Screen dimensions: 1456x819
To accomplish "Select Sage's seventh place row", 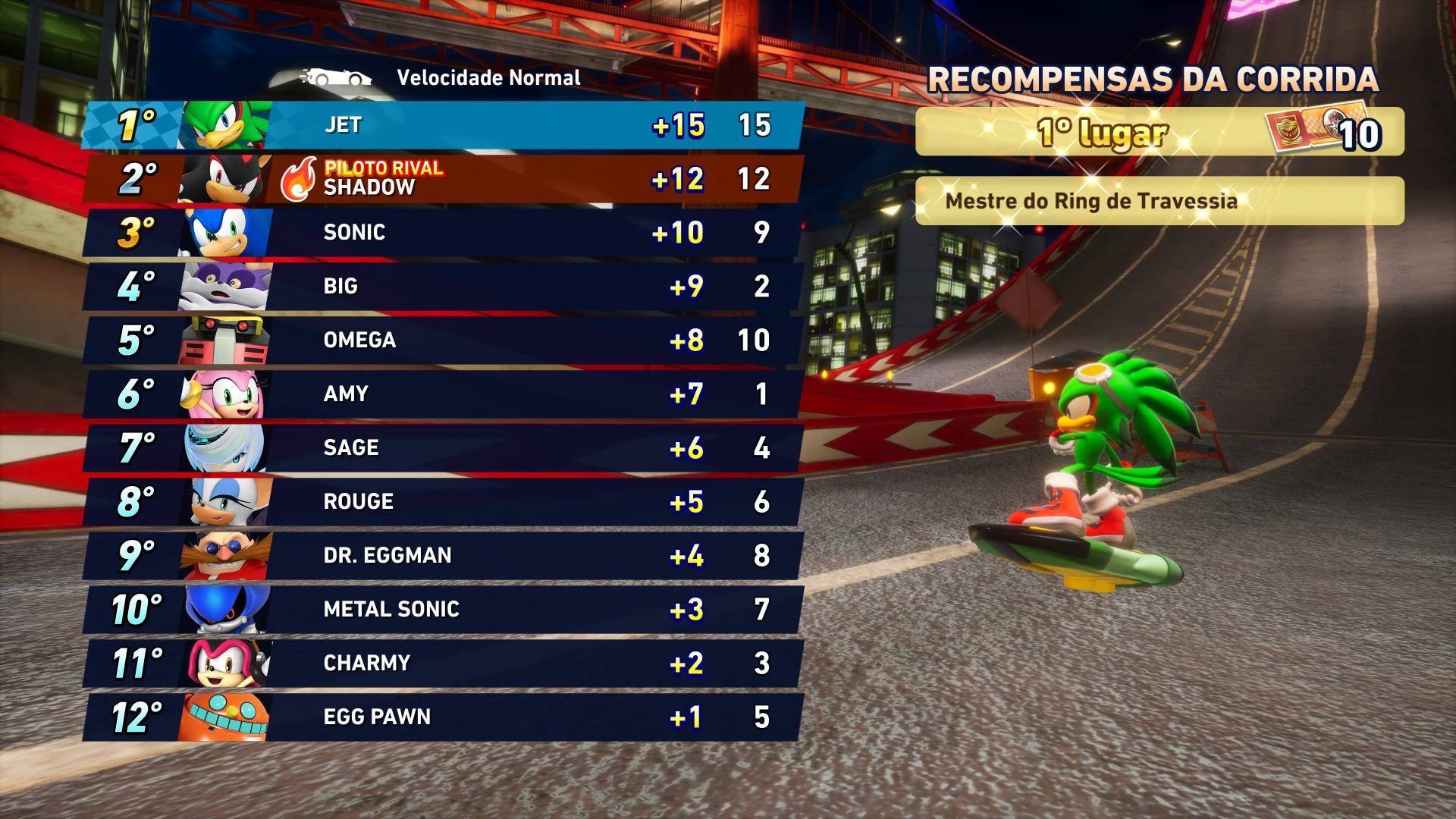I will [444, 447].
